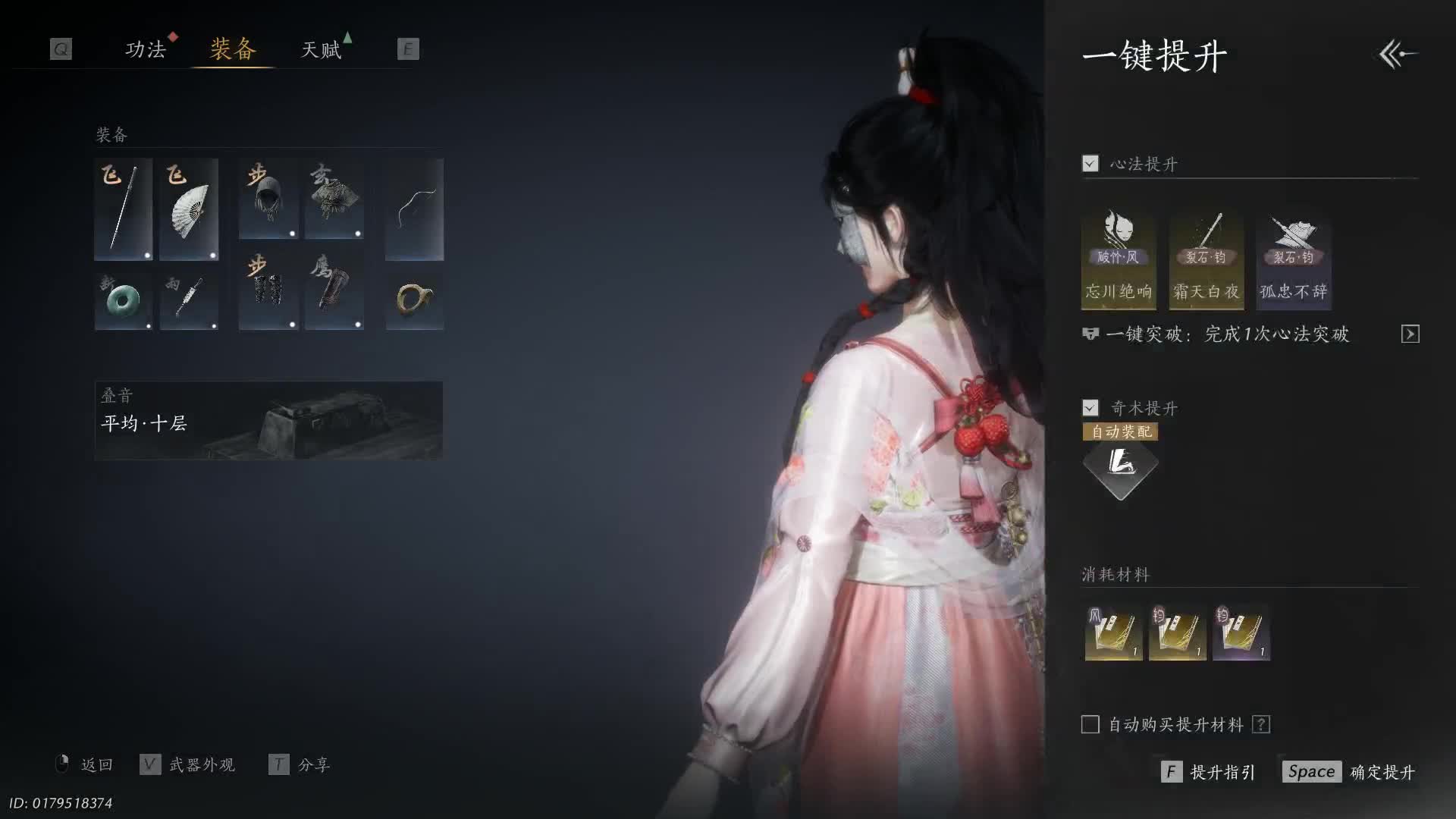Enable 自动购买提升材料 checkbox
Viewport: 1456px width, 819px height.
pos(1090,725)
